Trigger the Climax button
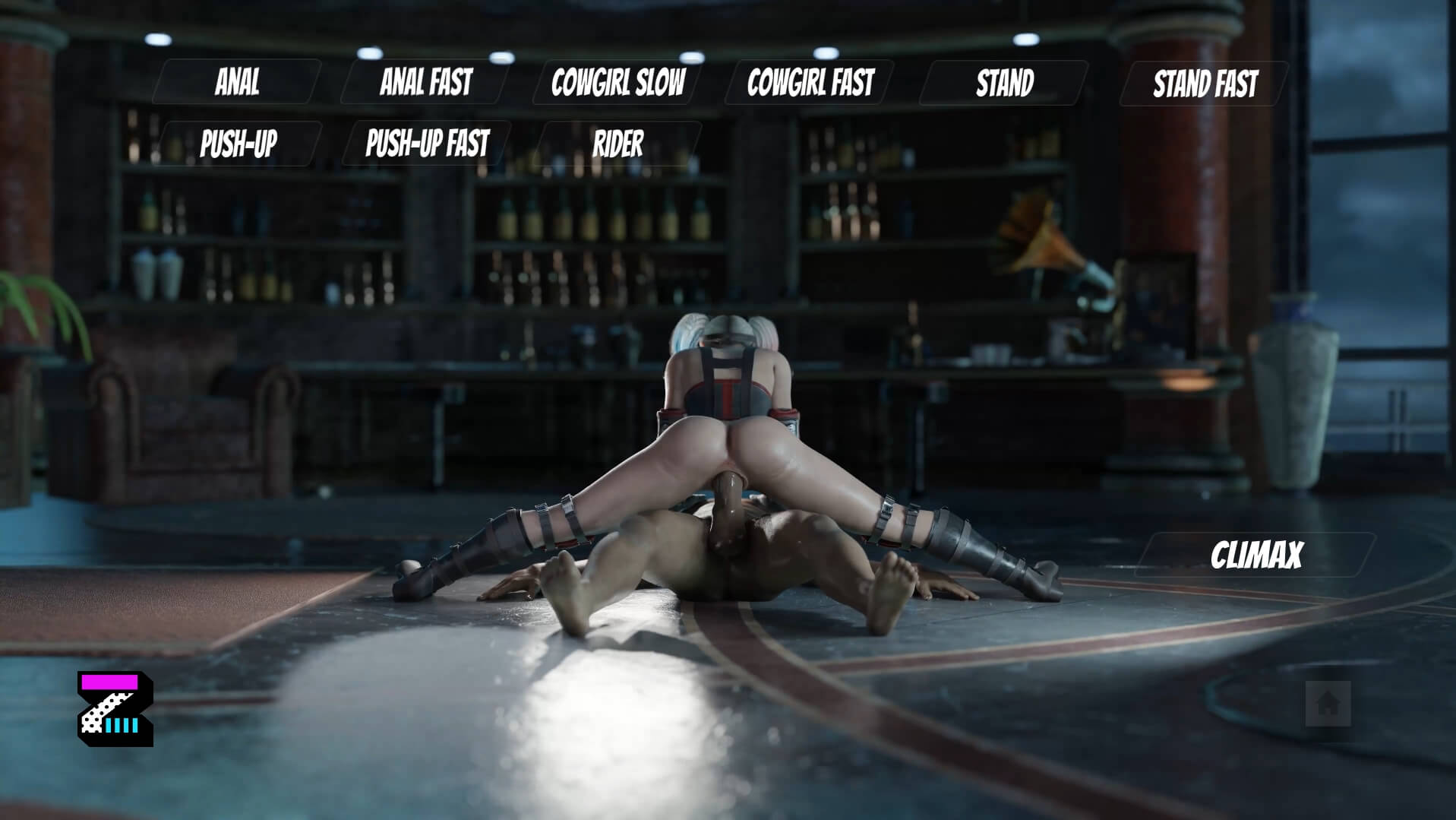1456x820 pixels. (1255, 556)
